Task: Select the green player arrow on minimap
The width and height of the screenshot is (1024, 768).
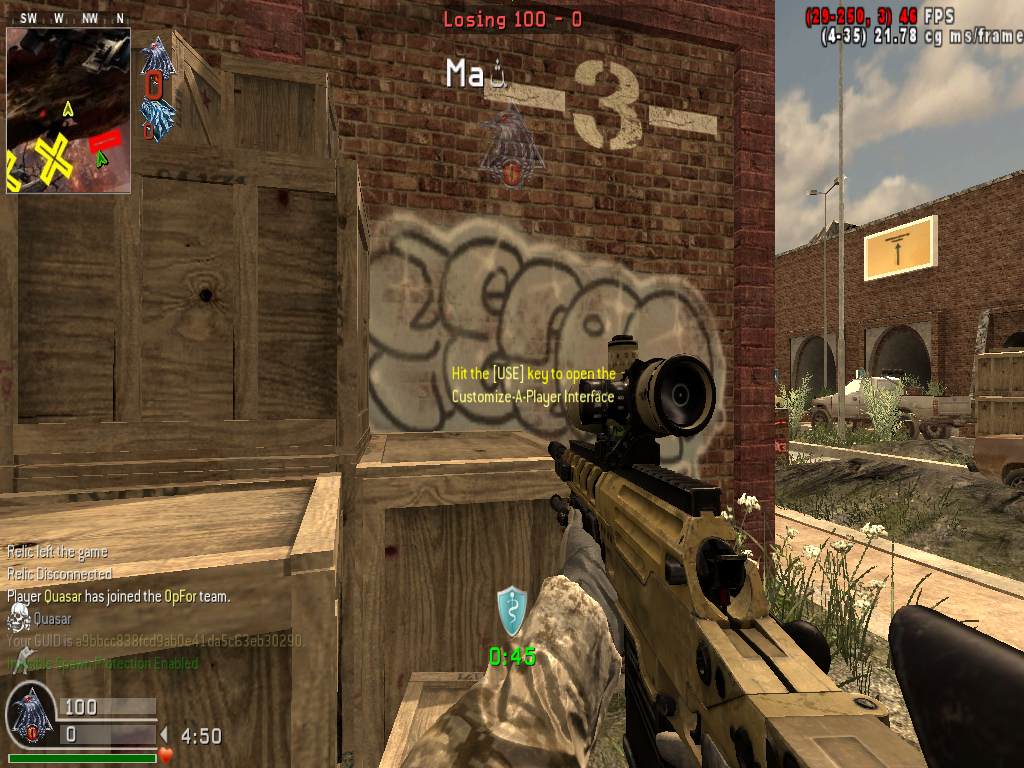Action: point(101,158)
